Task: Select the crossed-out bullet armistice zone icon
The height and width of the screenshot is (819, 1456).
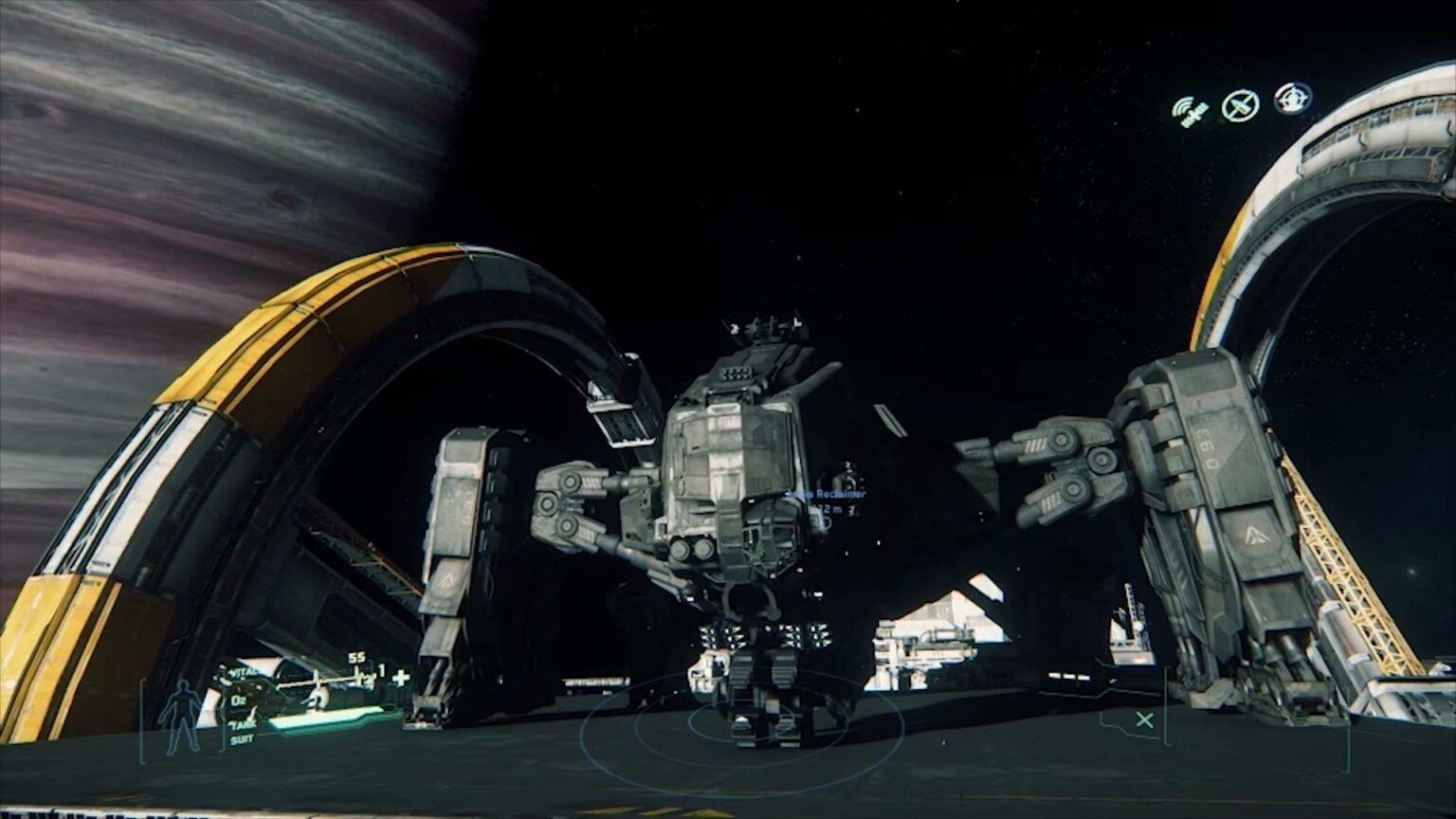Action: pos(1240,105)
